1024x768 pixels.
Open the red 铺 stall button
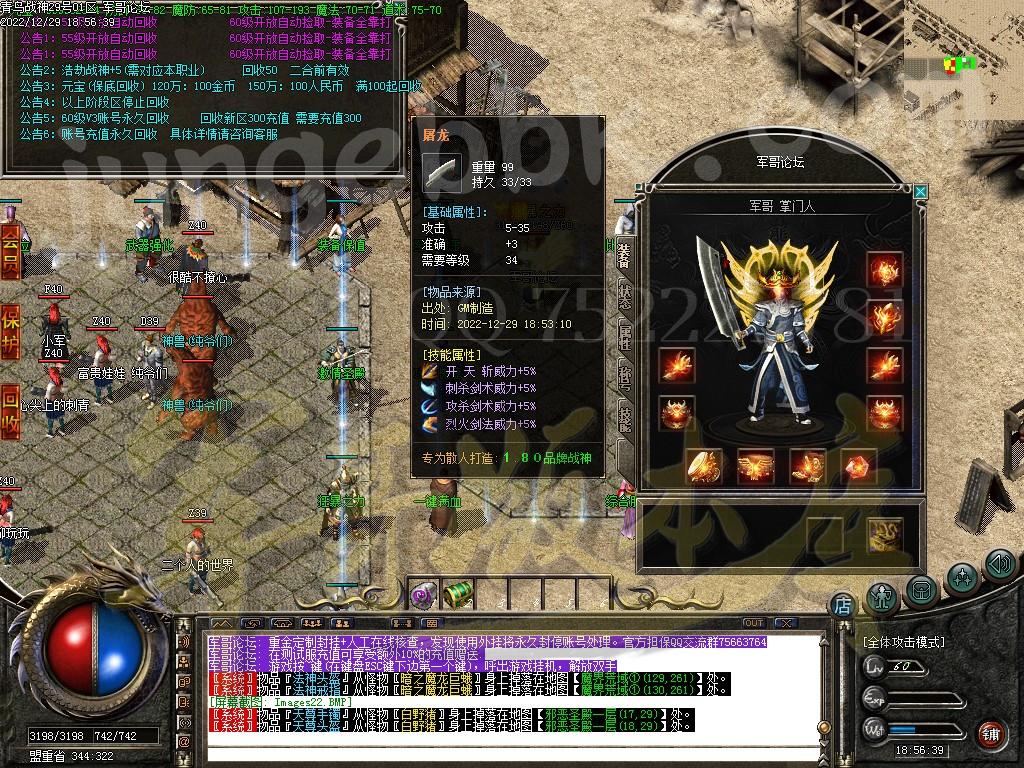coord(990,735)
